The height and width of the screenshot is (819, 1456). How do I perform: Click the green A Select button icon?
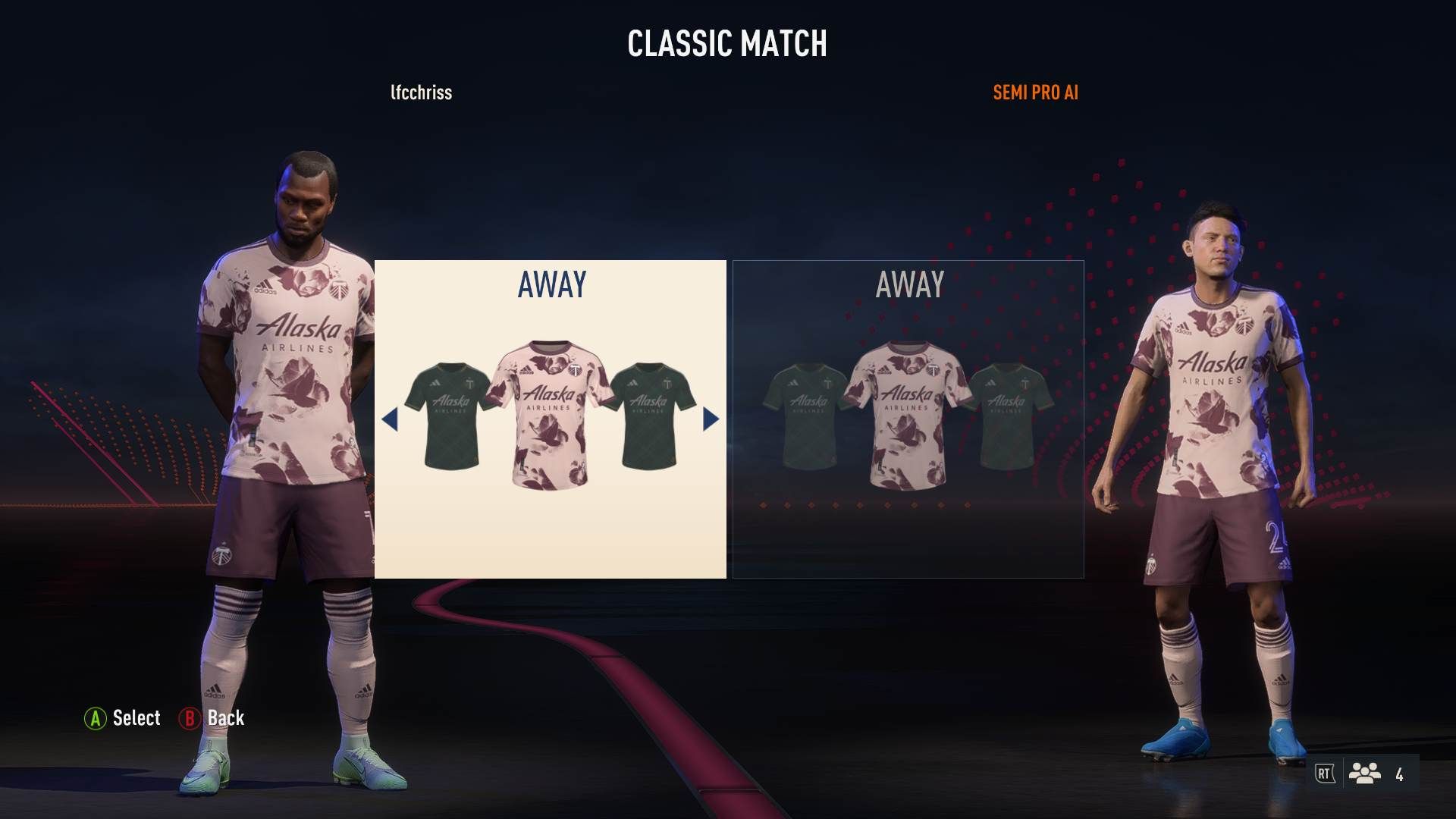[96, 718]
